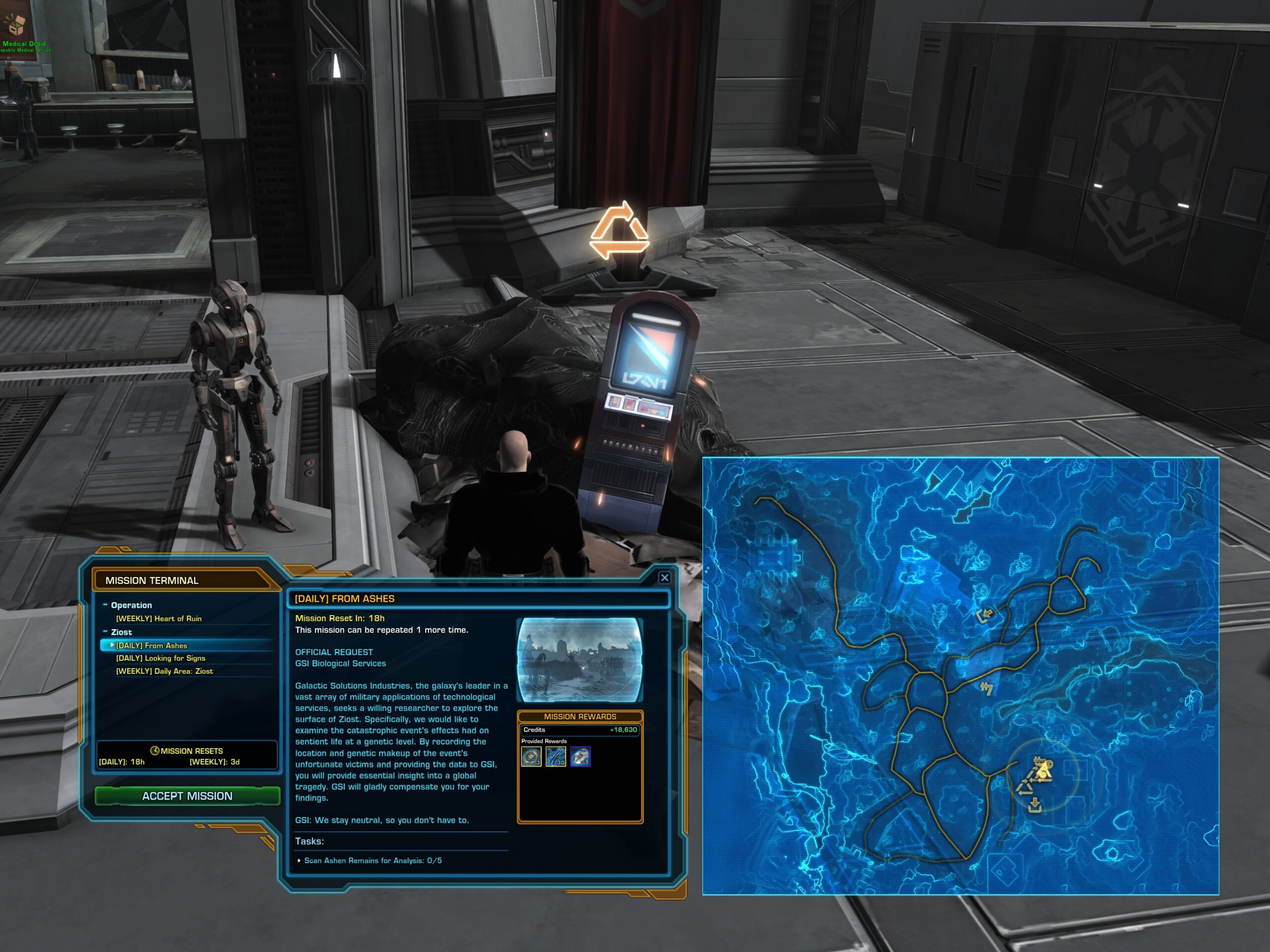The width and height of the screenshot is (1270, 952).
Task: Open the weekly Daily Area: Ziost mission
Action: [x=164, y=671]
